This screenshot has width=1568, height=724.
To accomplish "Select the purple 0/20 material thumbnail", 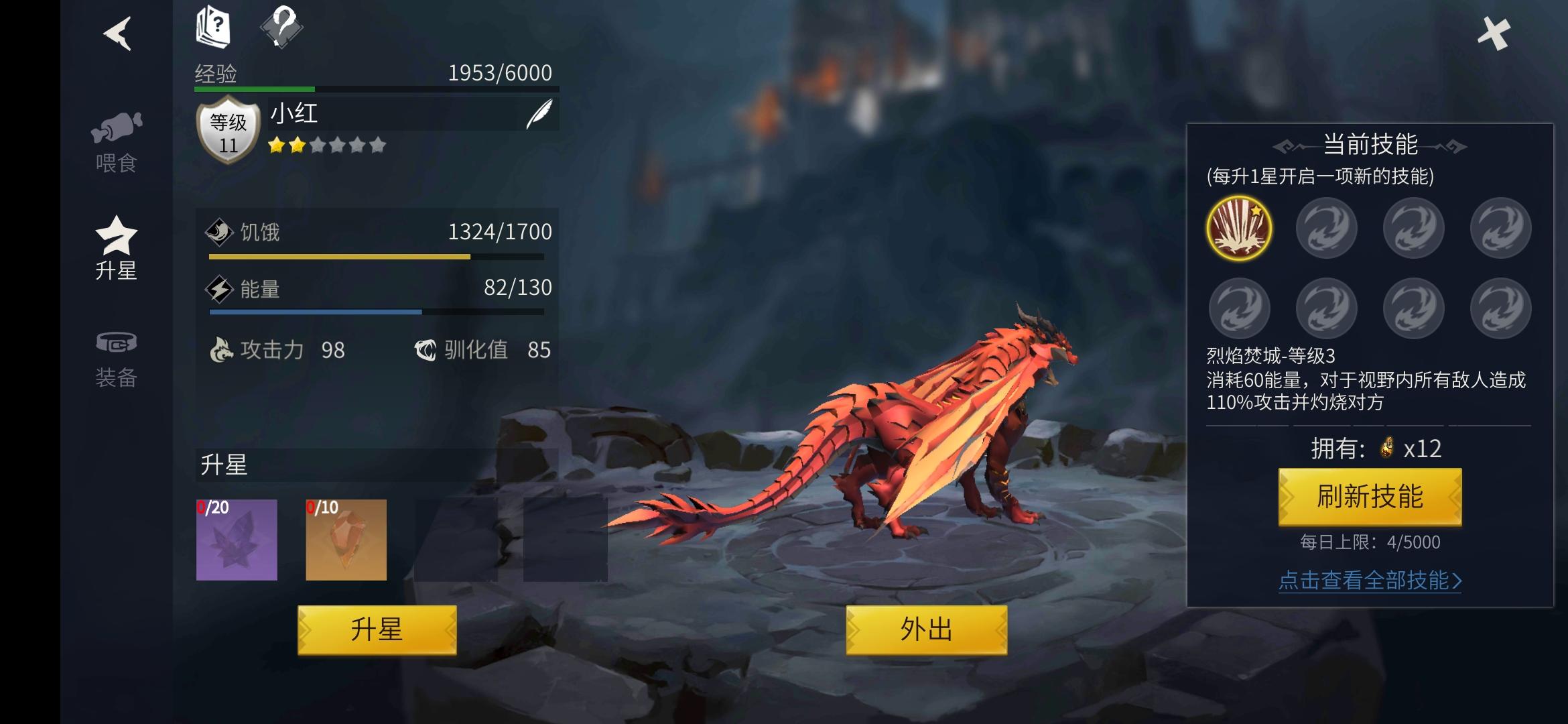I will click(x=236, y=540).
